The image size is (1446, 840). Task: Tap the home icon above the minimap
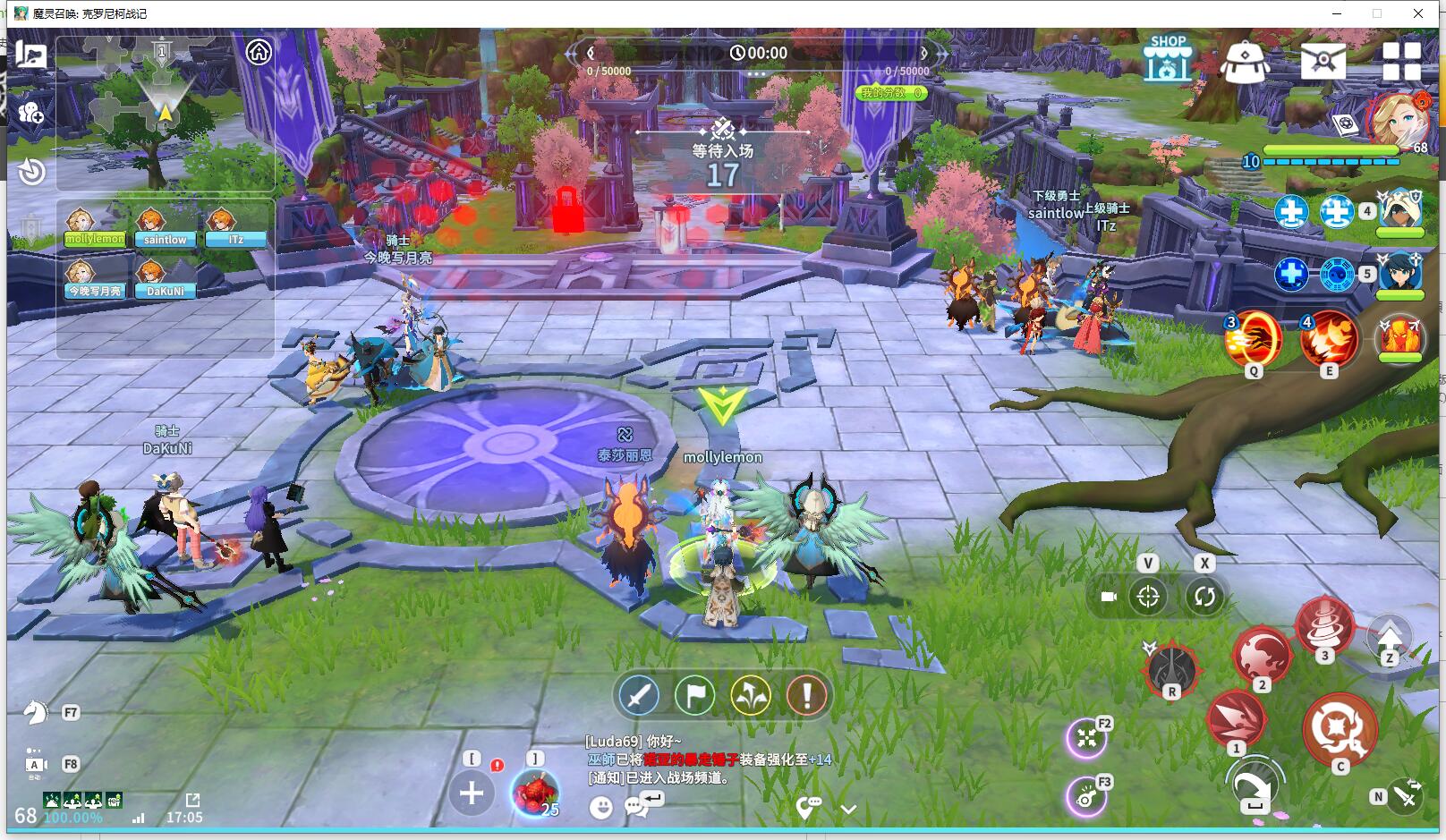click(259, 52)
